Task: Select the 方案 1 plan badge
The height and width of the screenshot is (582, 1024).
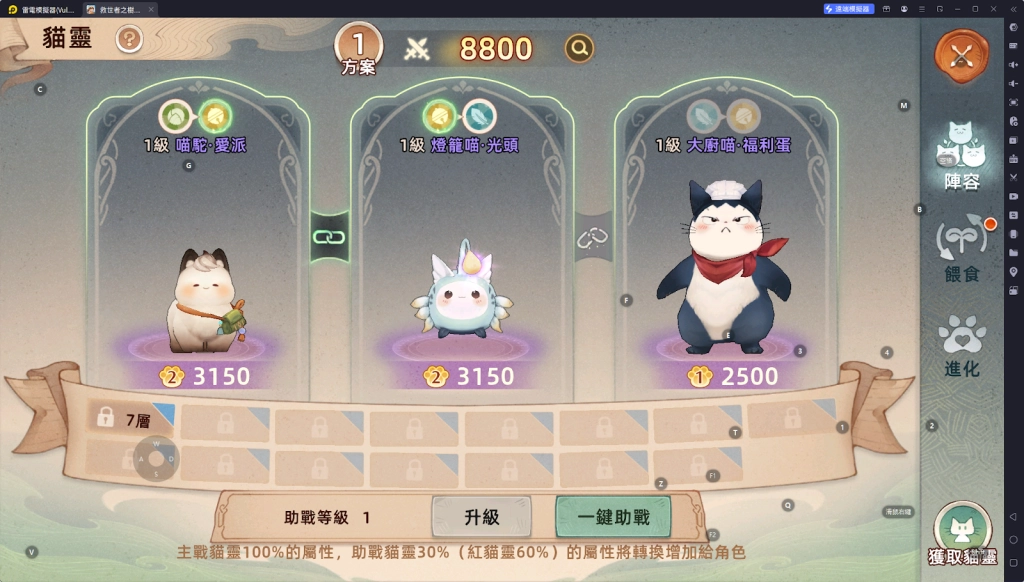Action: coord(359,47)
